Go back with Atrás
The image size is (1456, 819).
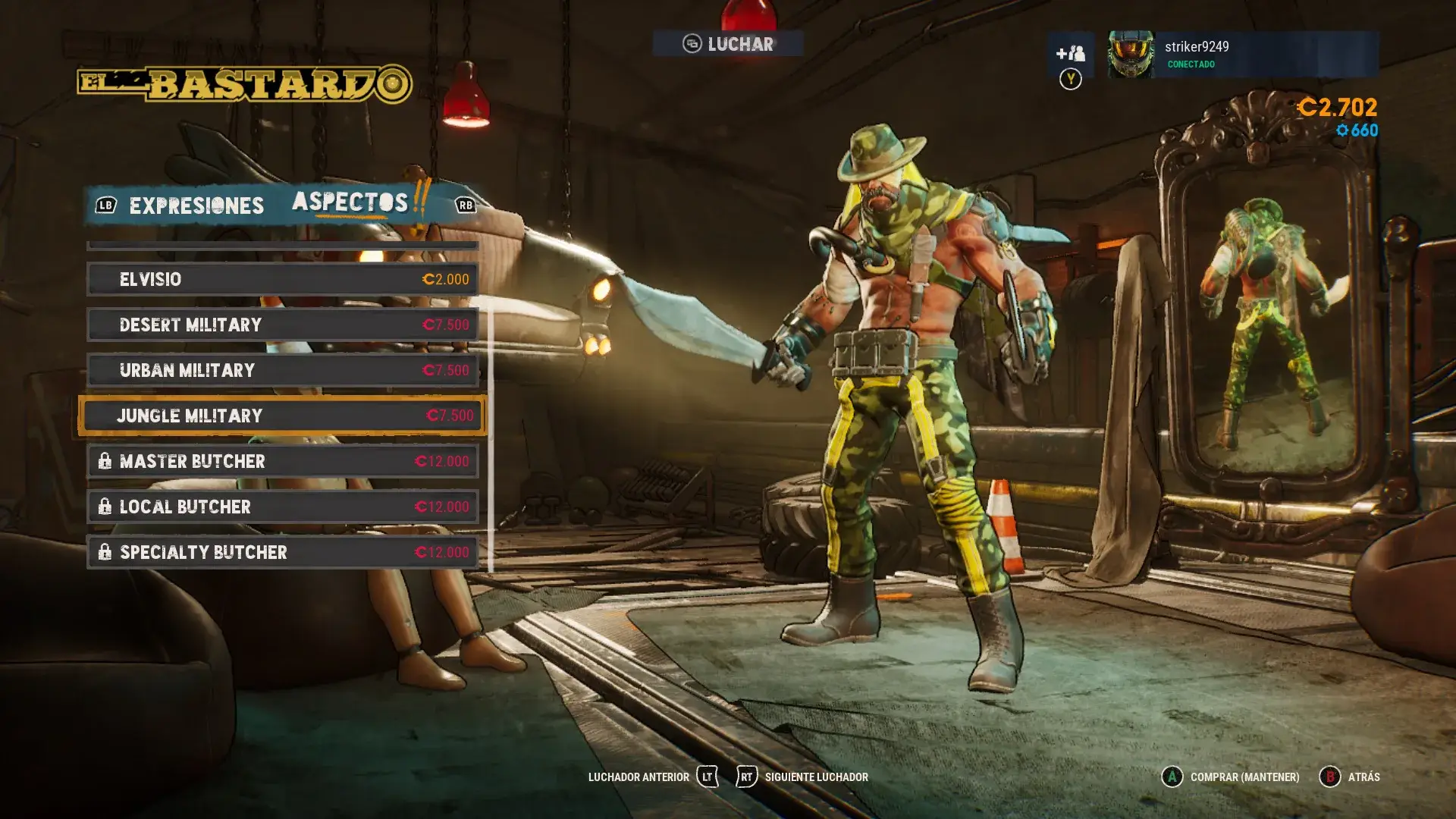point(1351,777)
